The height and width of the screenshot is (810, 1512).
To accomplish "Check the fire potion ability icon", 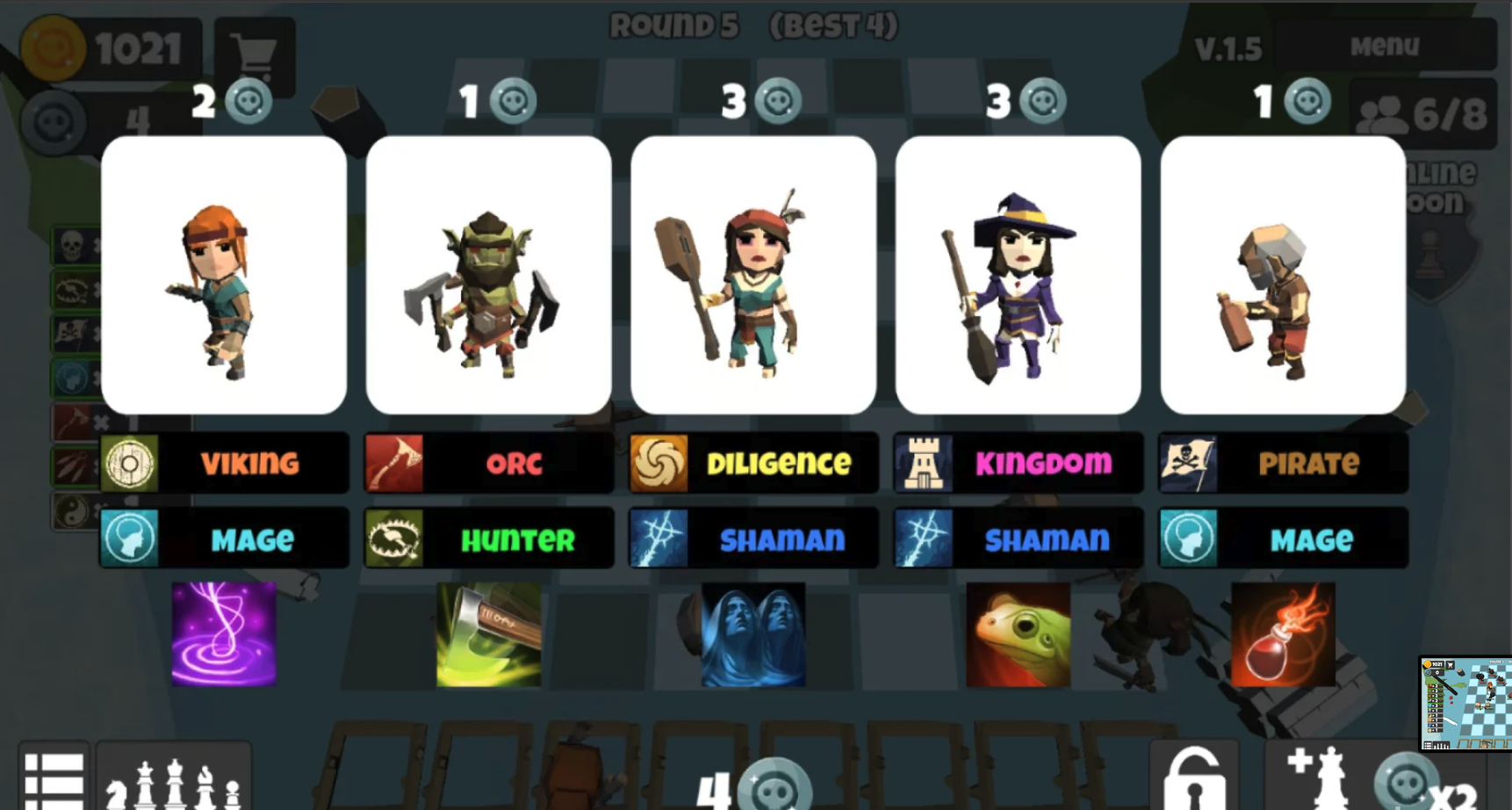I will tap(1283, 633).
